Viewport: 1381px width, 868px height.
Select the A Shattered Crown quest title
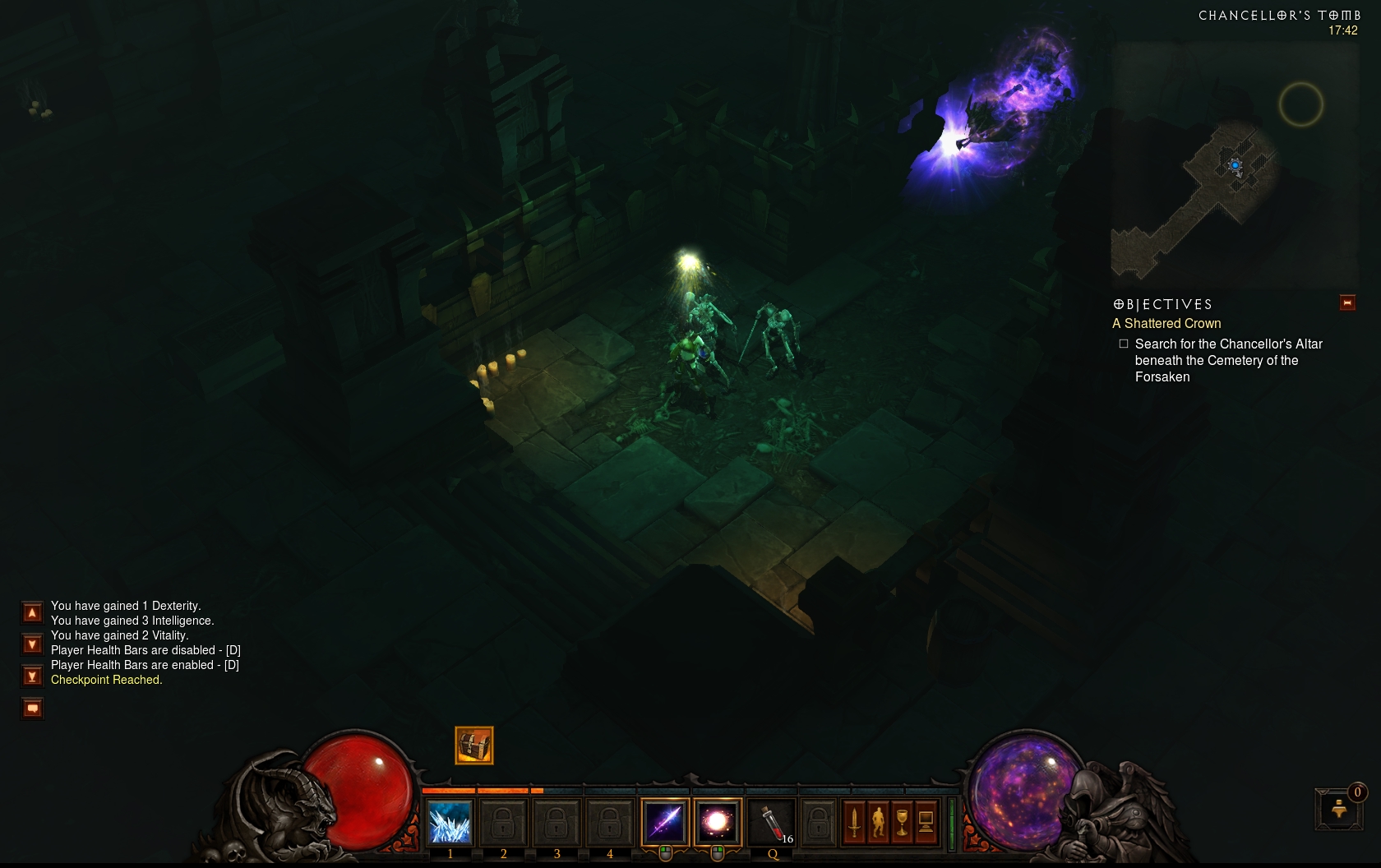click(1166, 324)
